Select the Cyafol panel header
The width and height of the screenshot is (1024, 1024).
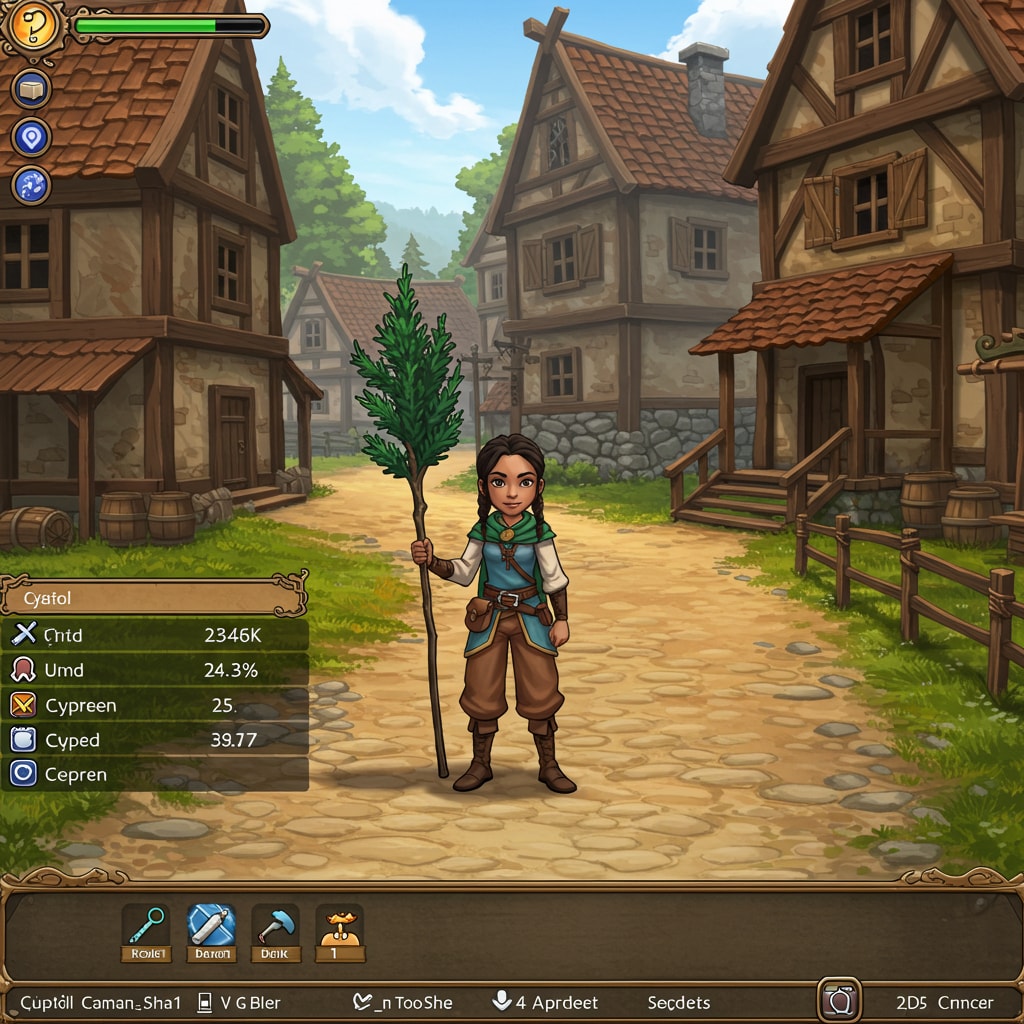152,599
